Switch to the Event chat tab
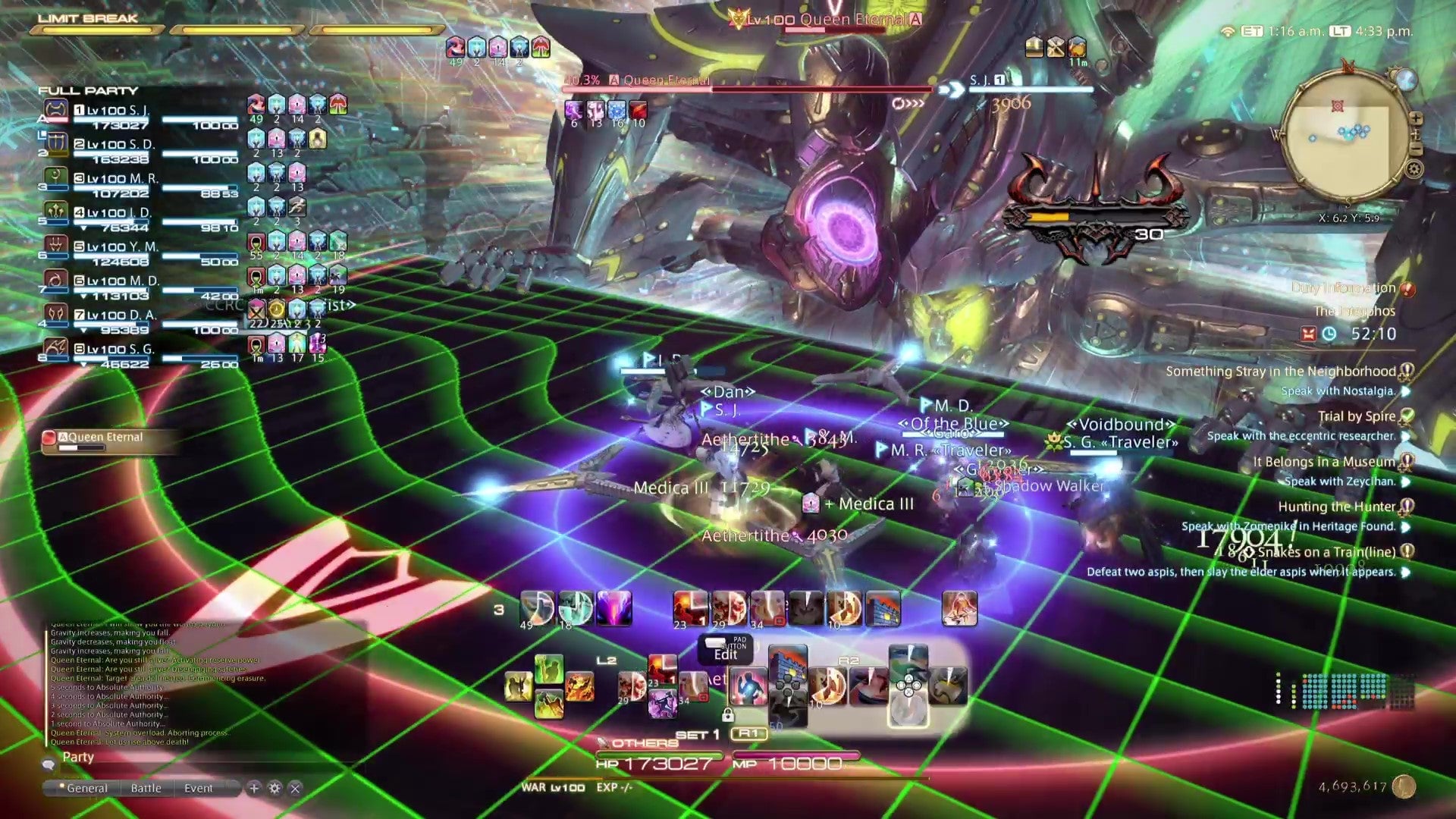 pyautogui.click(x=197, y=789)
